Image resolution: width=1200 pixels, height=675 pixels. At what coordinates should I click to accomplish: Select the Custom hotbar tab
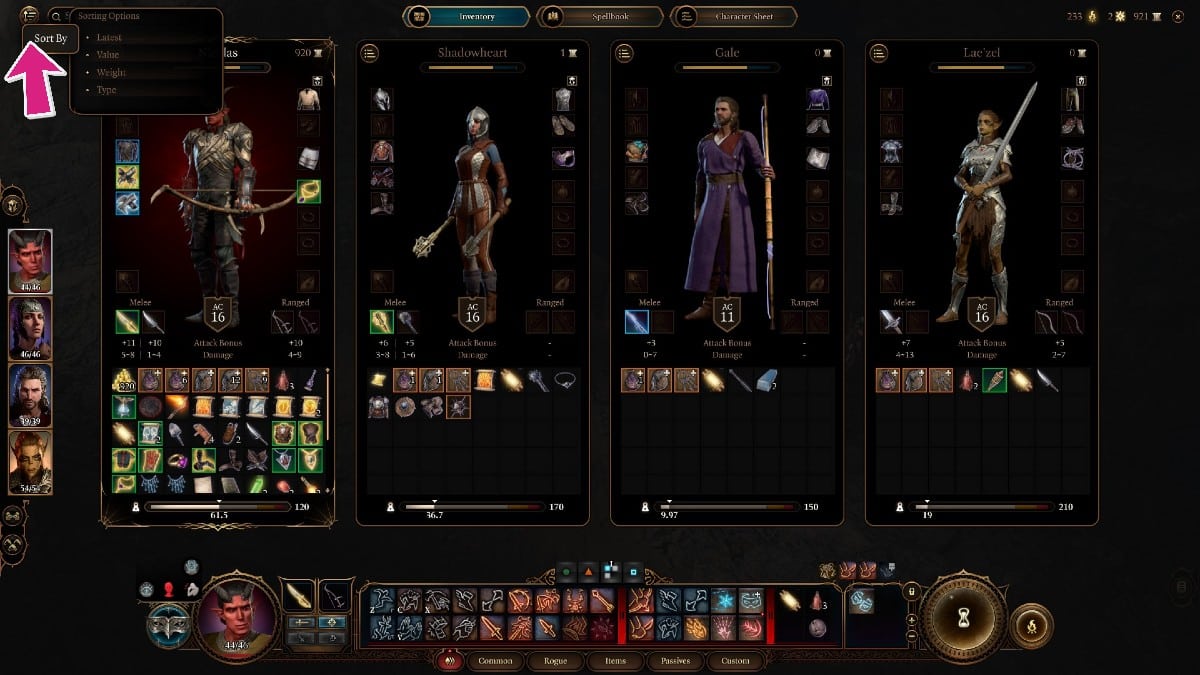click(x=735, y=661)
